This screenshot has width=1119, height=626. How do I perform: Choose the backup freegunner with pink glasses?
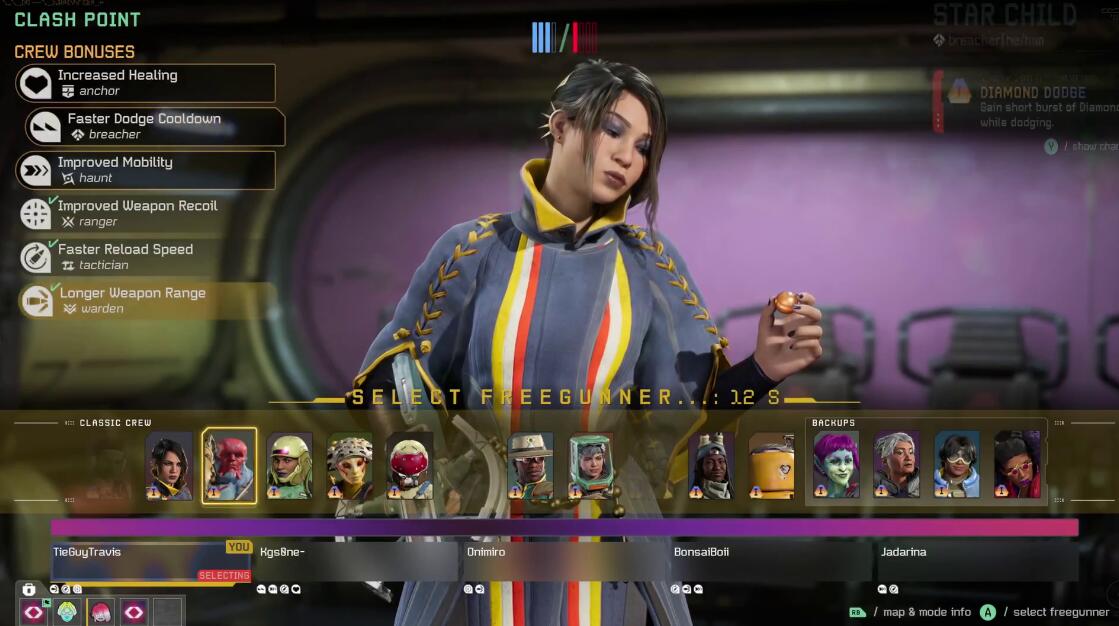[x=1017, y=465]
